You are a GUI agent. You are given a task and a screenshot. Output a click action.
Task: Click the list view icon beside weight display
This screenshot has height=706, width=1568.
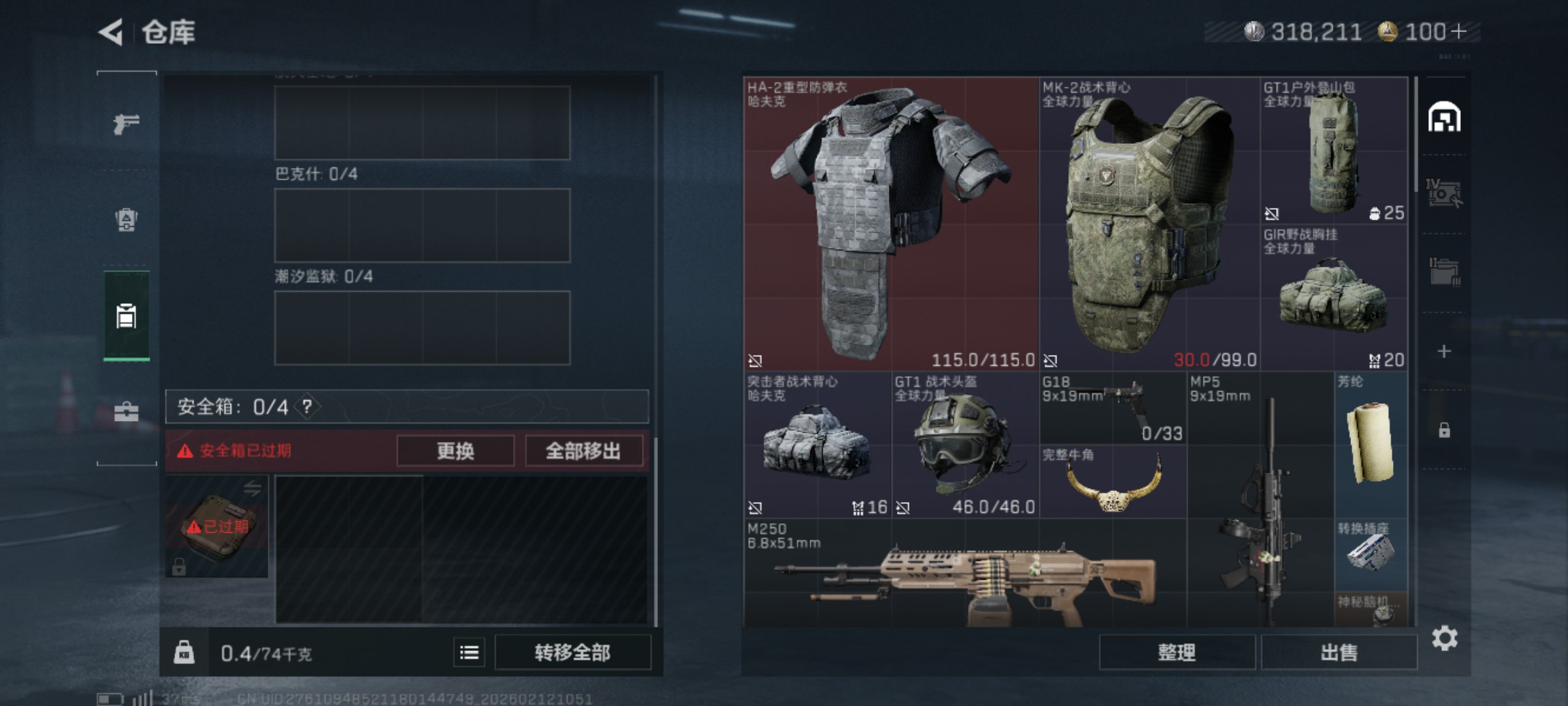[468, 652]
